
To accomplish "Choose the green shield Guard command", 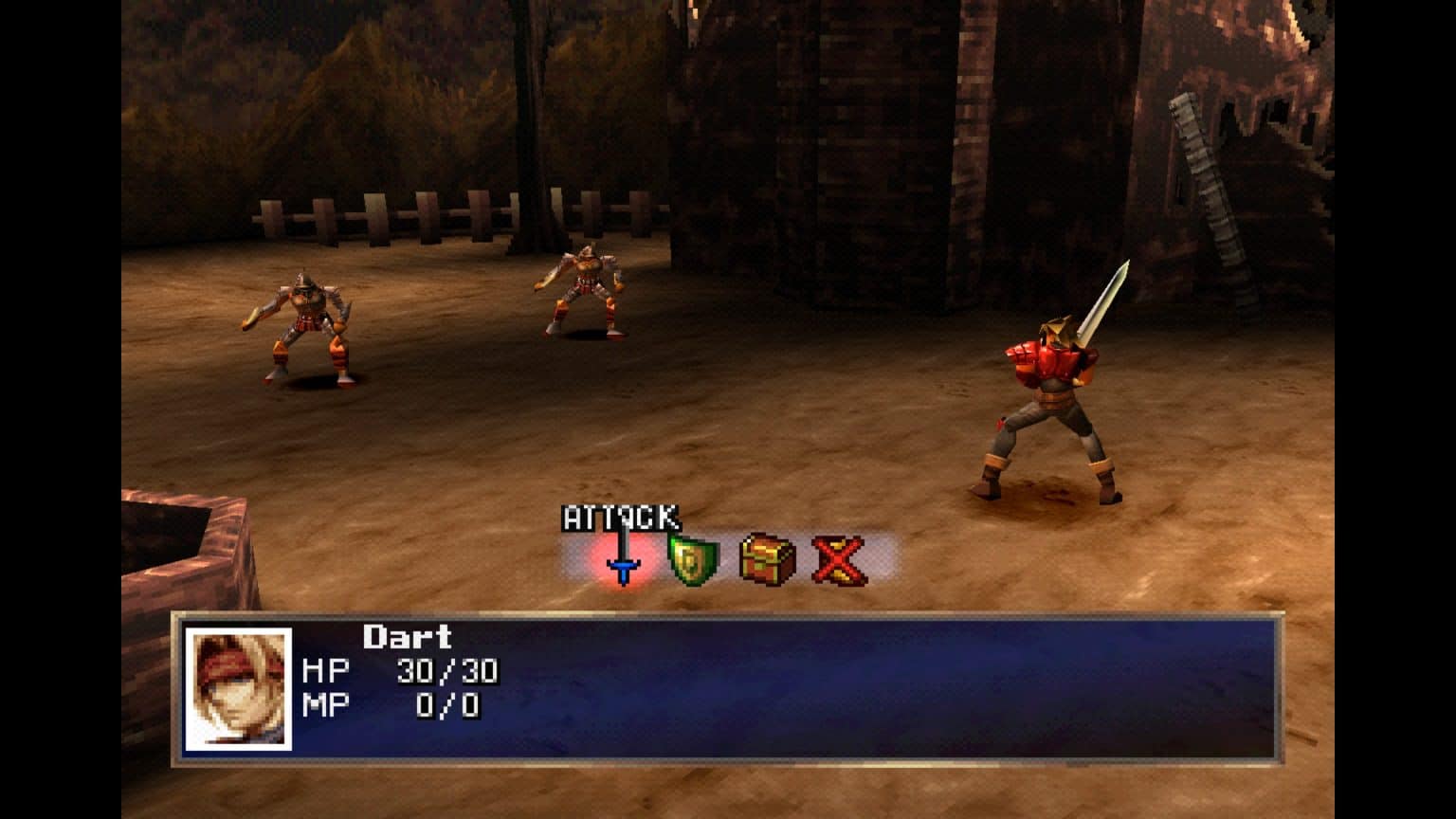I will 695,559.
